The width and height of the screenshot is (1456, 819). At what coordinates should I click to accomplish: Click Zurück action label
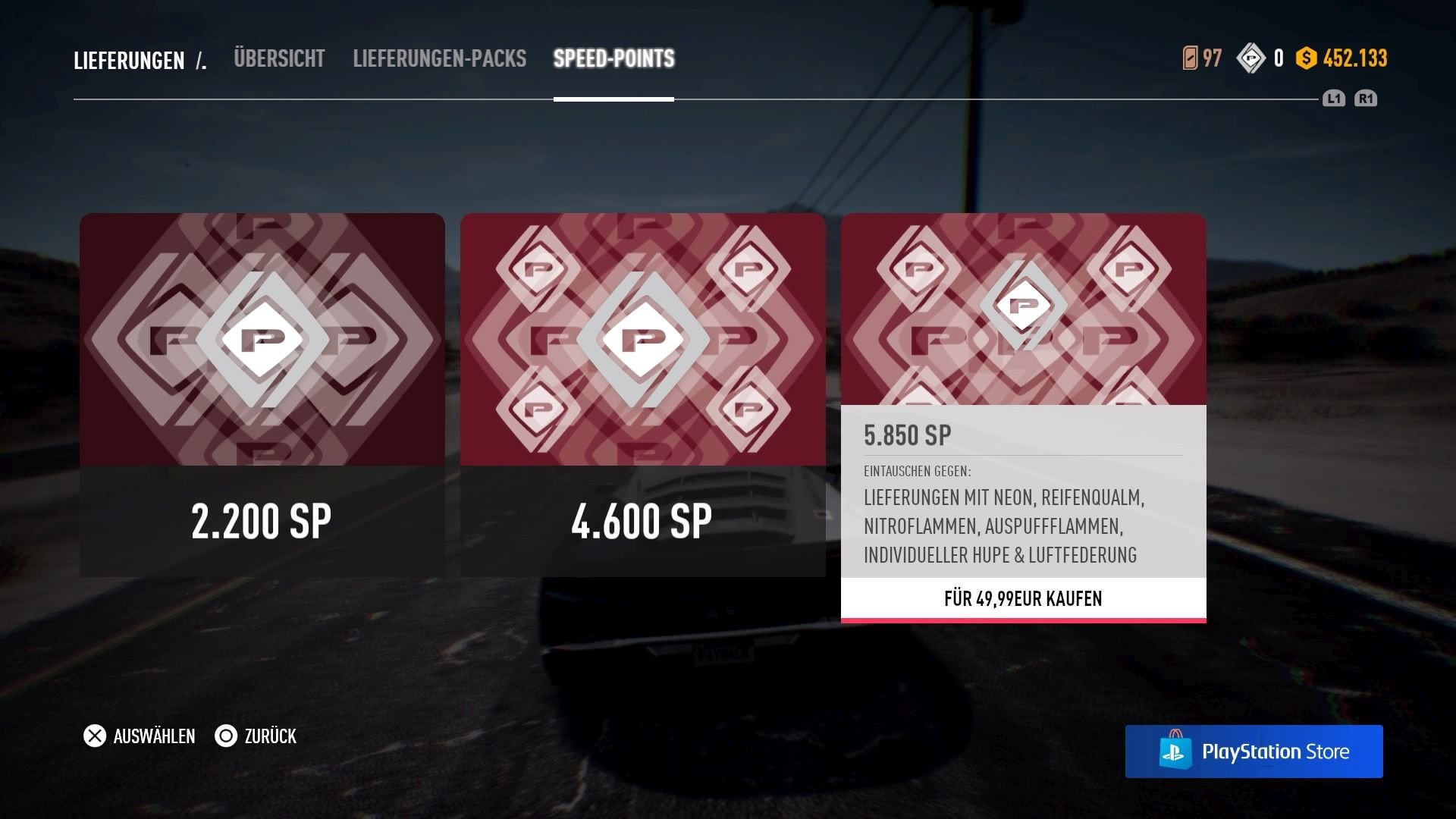point(269,736)
